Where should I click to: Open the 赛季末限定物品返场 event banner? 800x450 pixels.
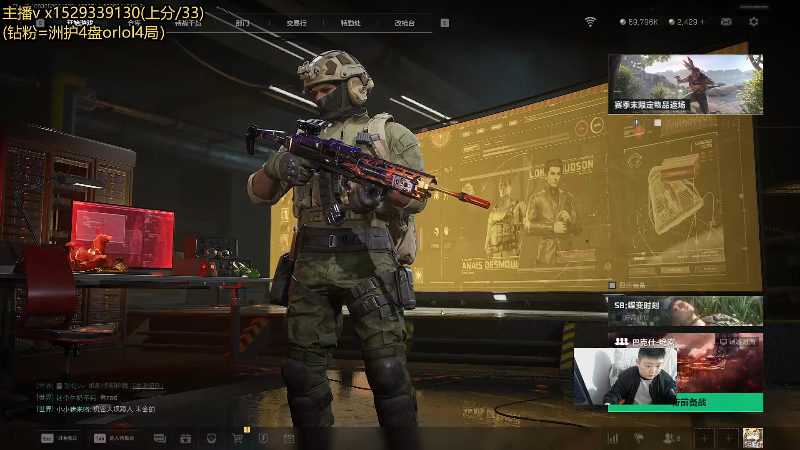tap(685, 83)
